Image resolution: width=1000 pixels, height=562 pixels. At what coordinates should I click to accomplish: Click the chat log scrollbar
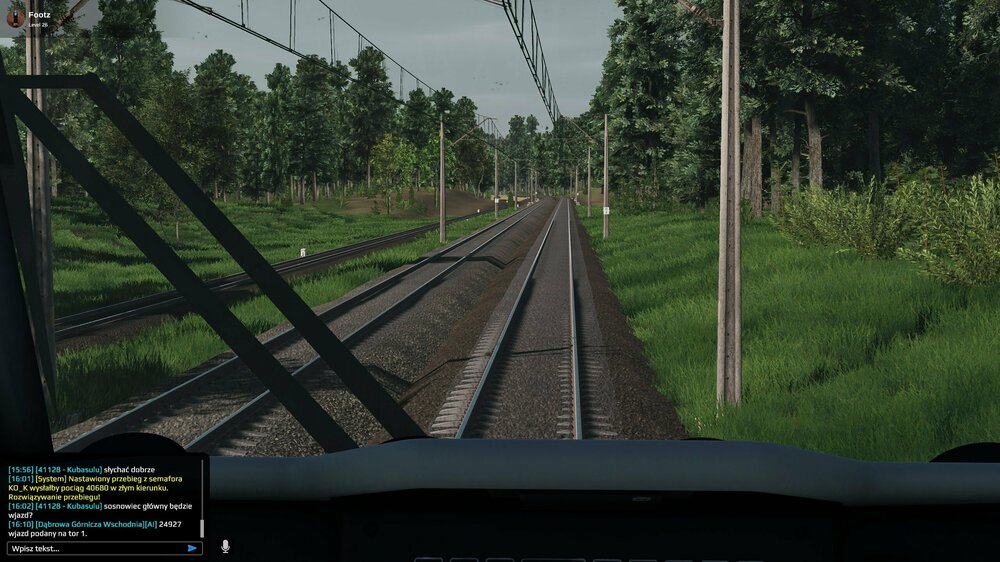pyautogui.click(x=203, y=527)
